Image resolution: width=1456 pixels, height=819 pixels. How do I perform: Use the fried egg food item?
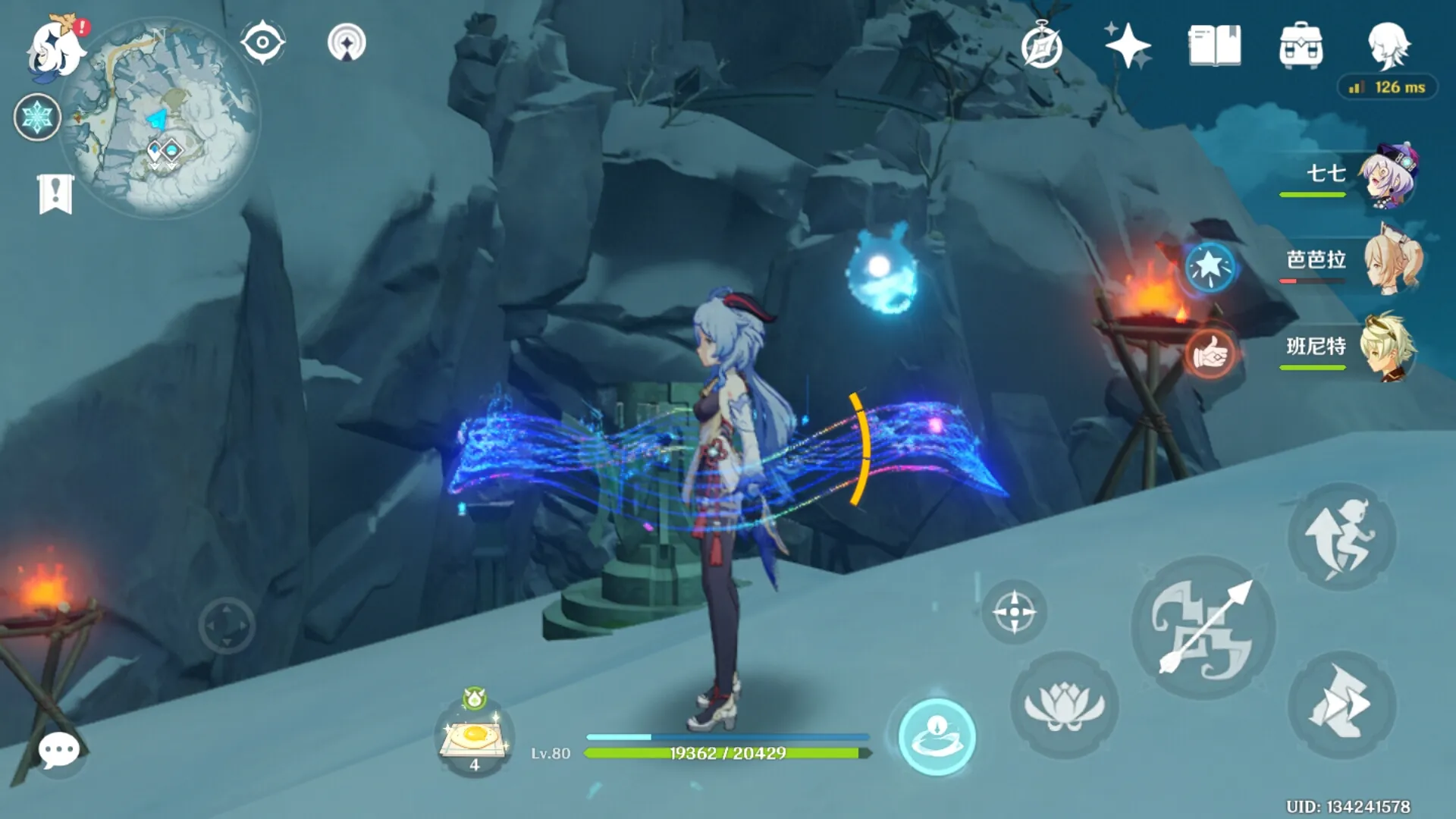pos(475,737)
